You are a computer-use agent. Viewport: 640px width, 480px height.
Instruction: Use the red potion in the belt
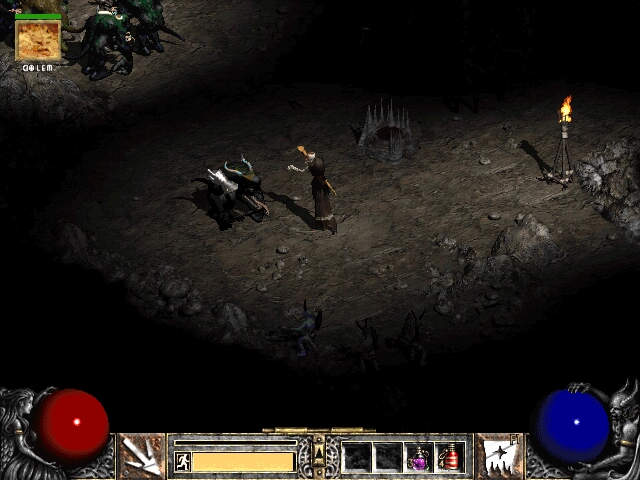point(450,458)
